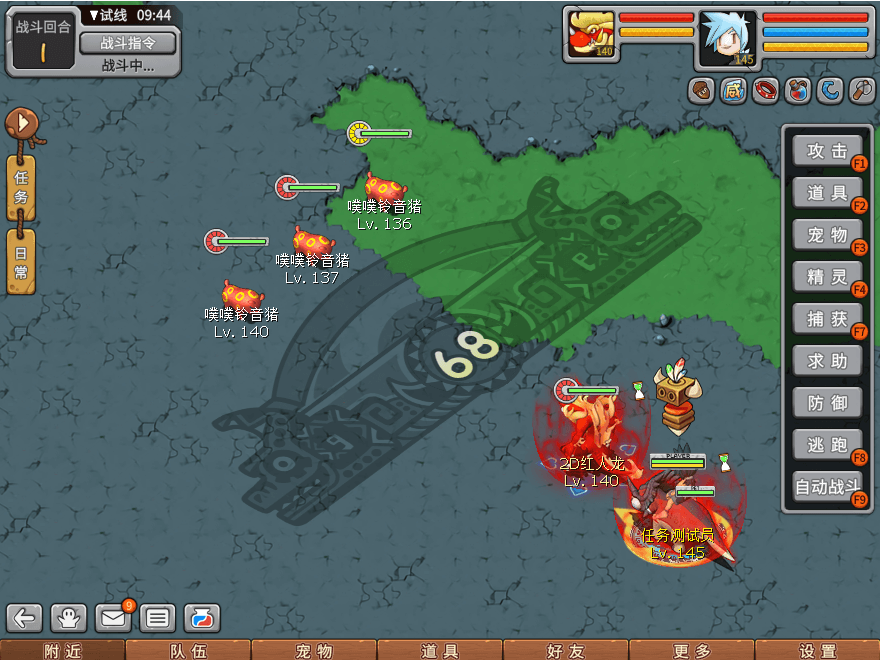
Task: Select the 攻击 attack command
Action: (827, 151)
